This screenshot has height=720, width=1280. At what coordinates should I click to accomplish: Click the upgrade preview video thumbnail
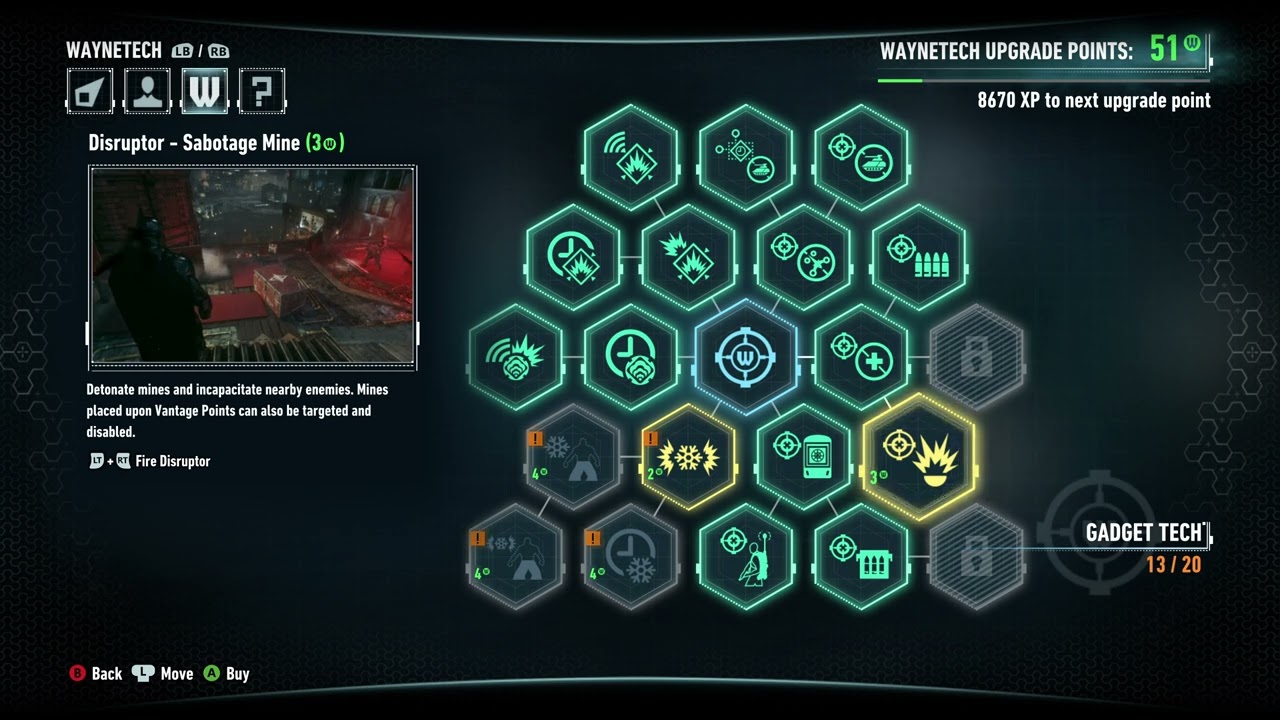(253, 267)
